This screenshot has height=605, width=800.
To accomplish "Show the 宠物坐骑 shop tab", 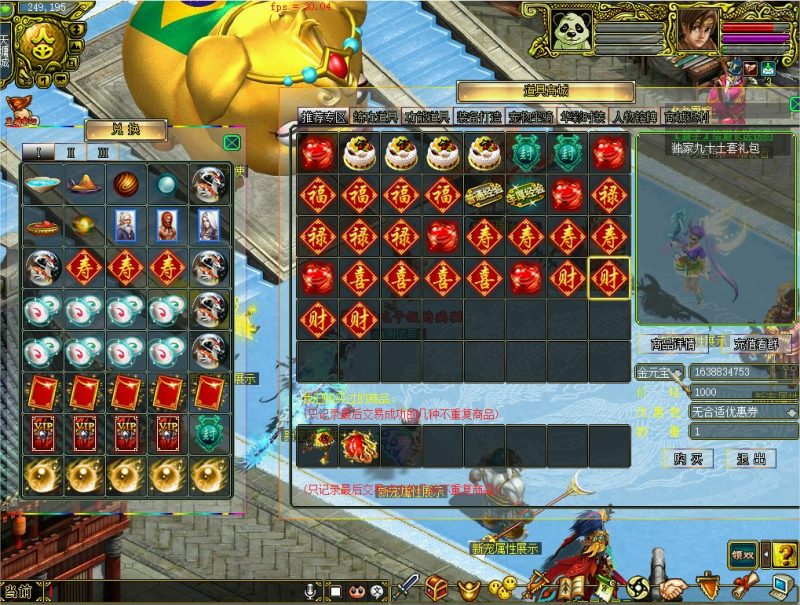I will pyautogui.click(x=530, y=116).
